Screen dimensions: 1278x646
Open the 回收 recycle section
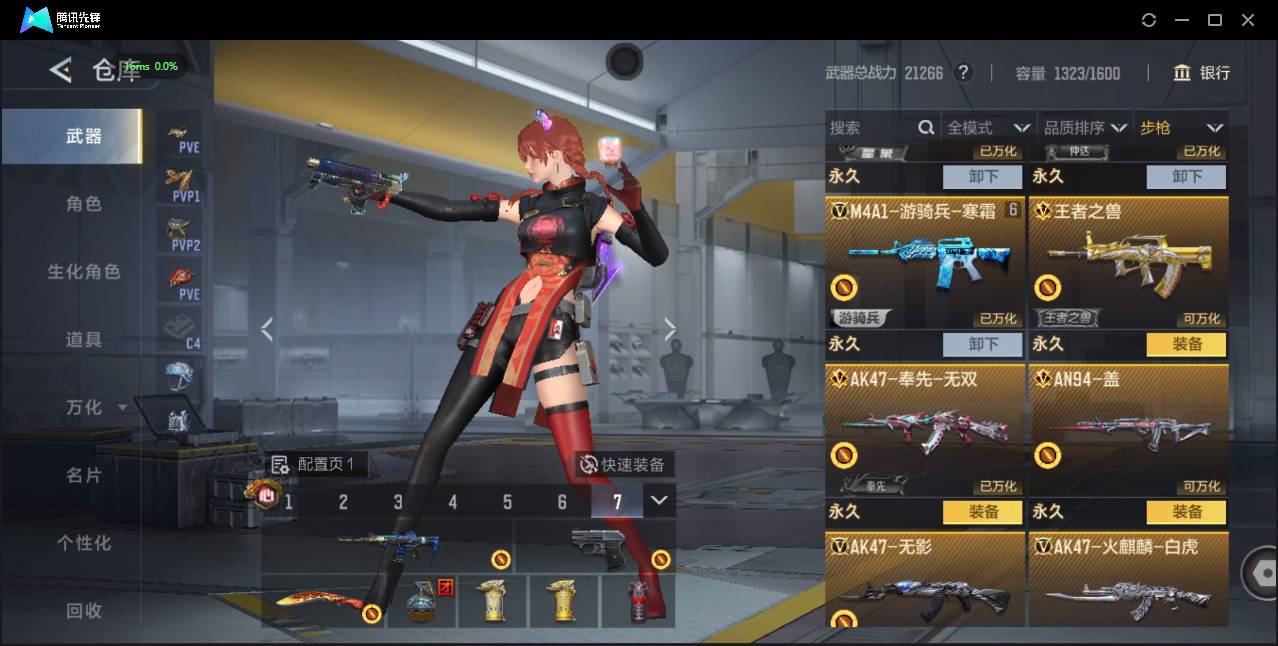click(x=84, y=610)
